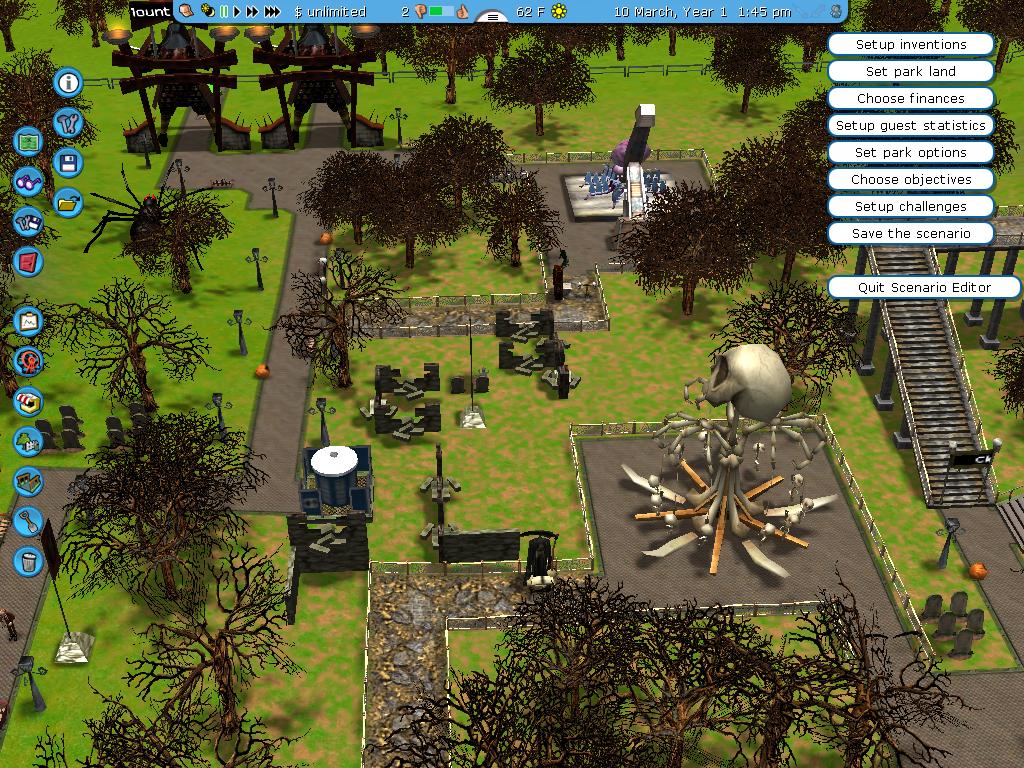Select the trash can delete tool
Image resolution: width=1024 pixels, height=768 pixels.
tap(29, 561)
